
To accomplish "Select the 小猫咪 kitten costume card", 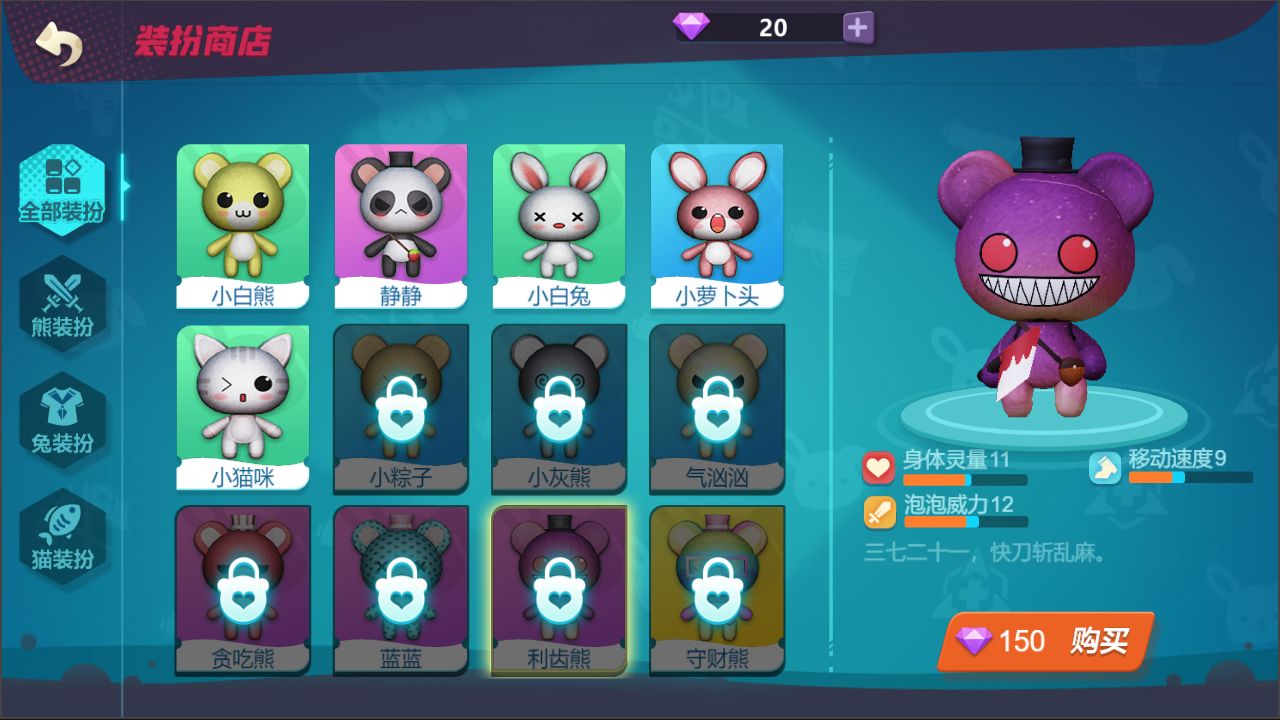I will coord(243,407).
